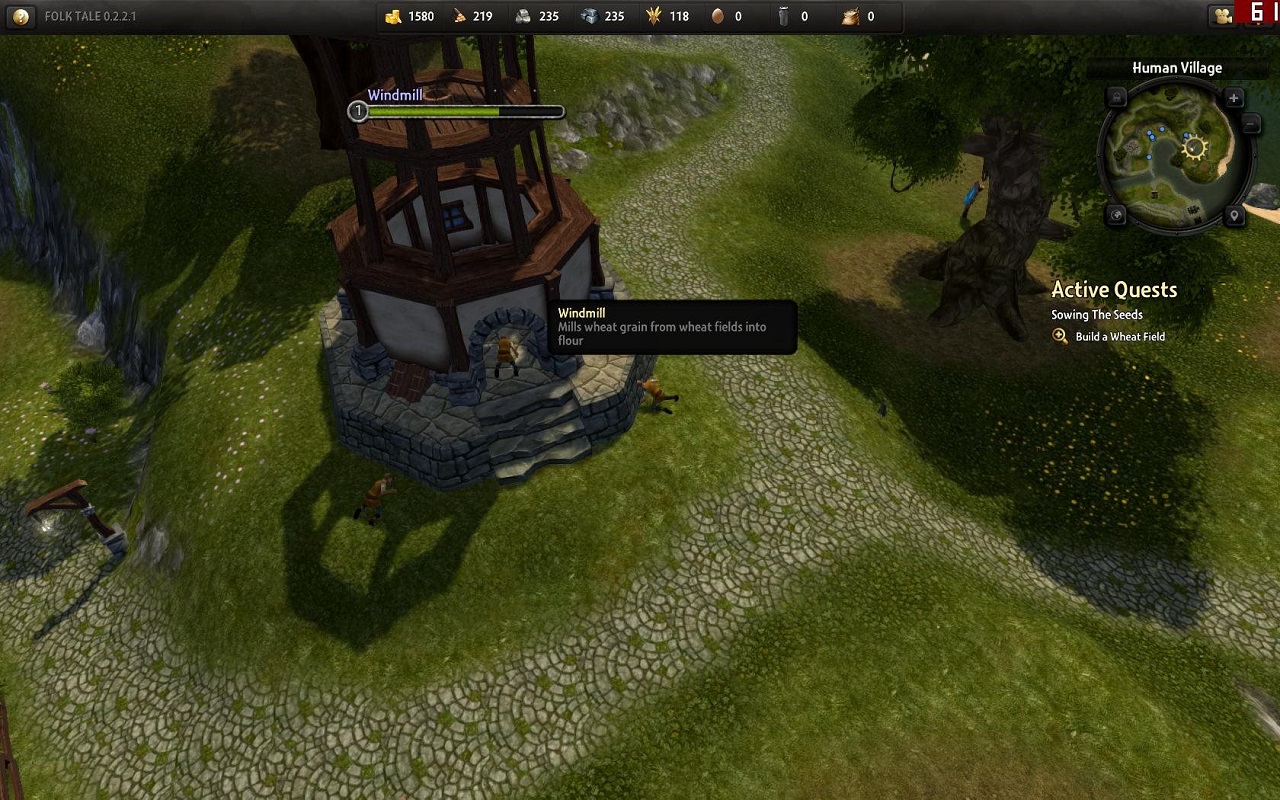Image resolution: width=1280 pixels, height=800 pixels.
Task: Zoom in the minimap with plus button
Action: [x=1234, y=98]
